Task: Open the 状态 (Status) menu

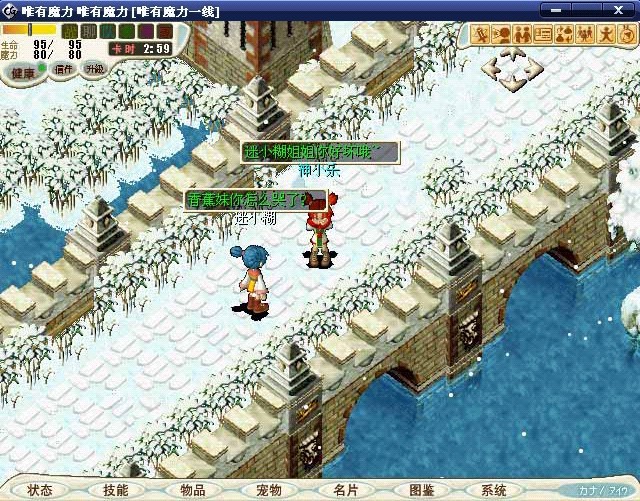Action: [40, 490]
